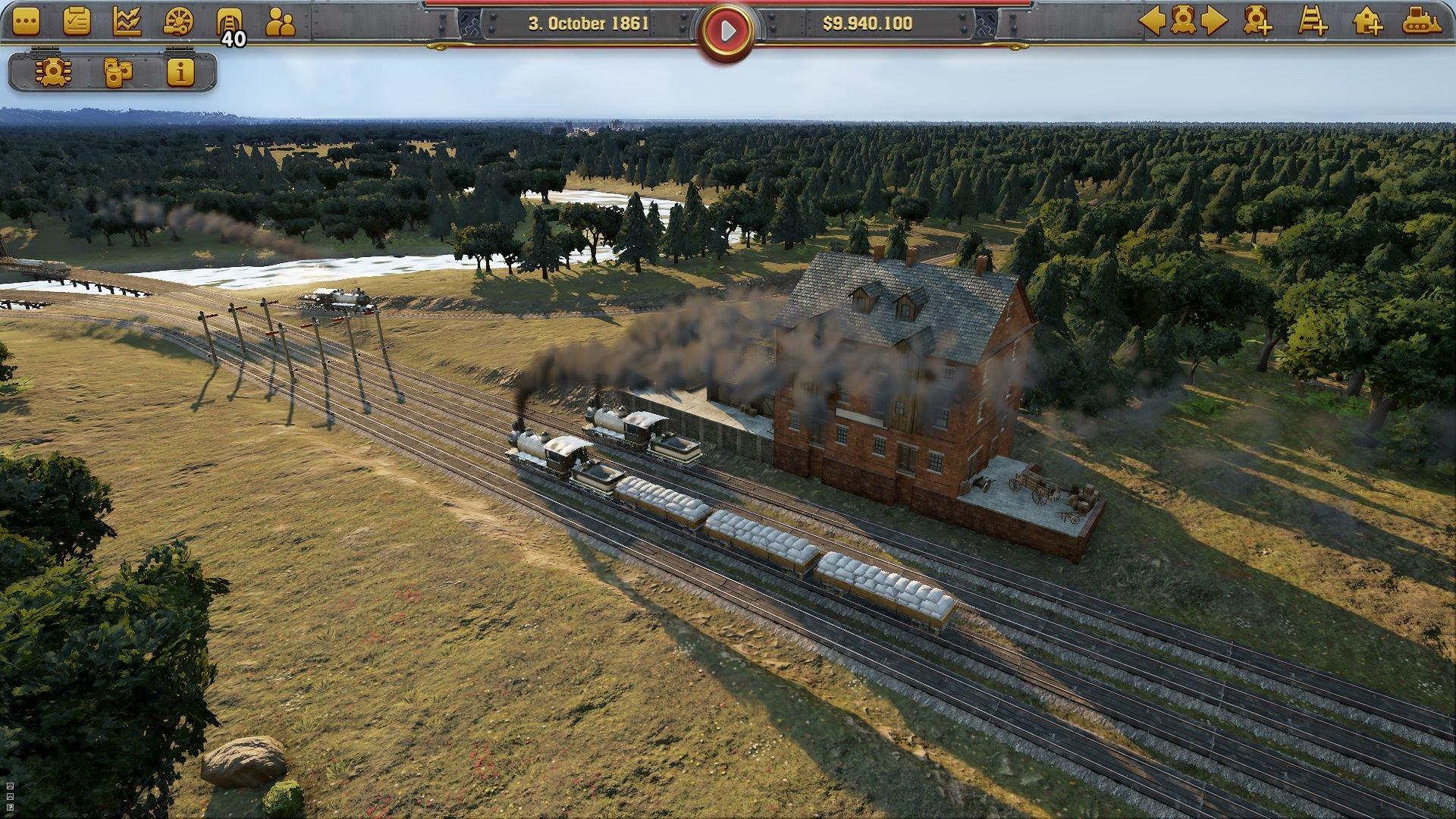This screenshot has height=819, width=1456.
Task: Switch to the goods barrels tab
Action: click(x=118, y=73)
